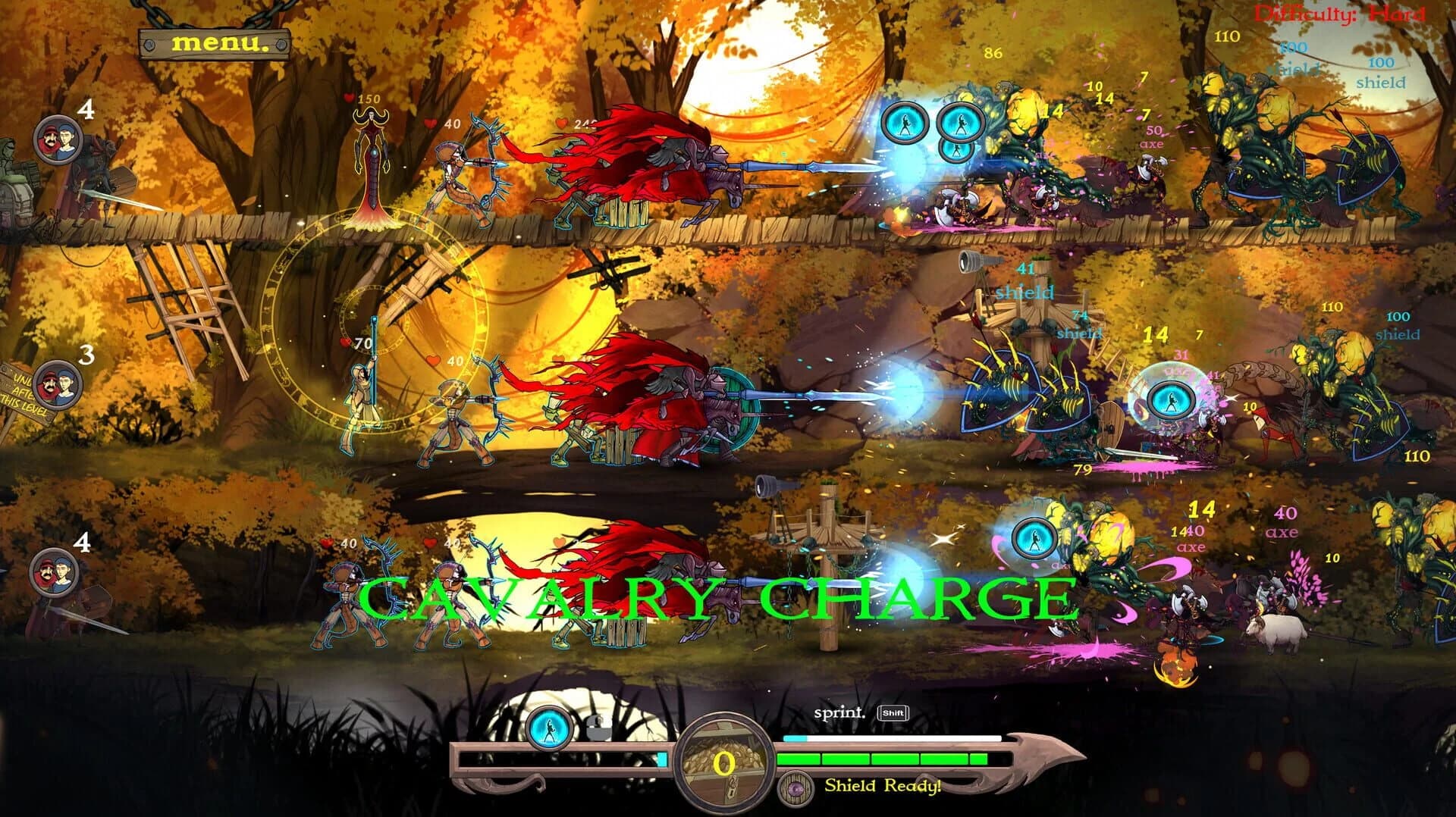Click the small blue meter left of the chest

(x=661, y=759)
